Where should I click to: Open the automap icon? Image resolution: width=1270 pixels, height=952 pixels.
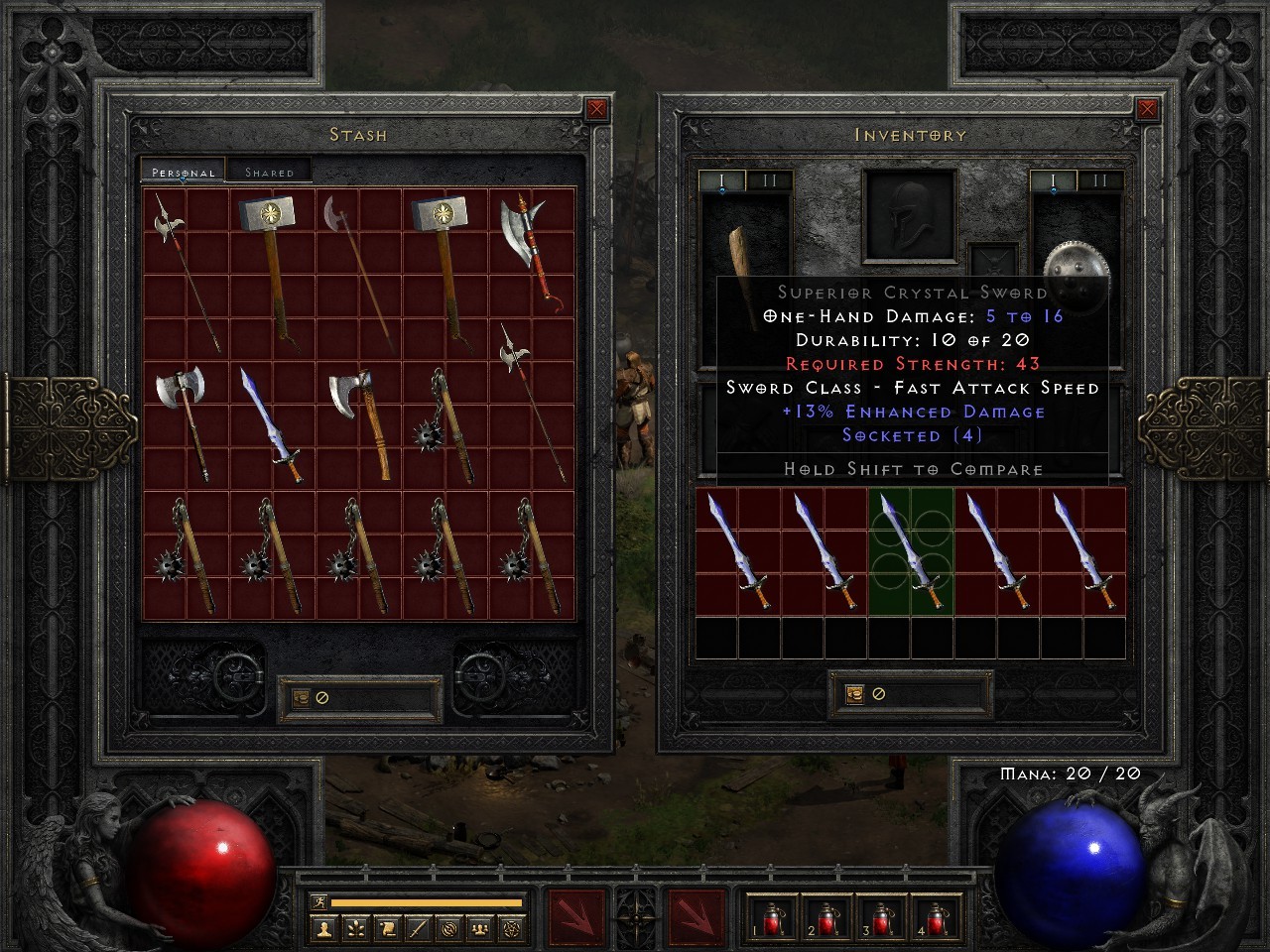click(x=450, y=930)
